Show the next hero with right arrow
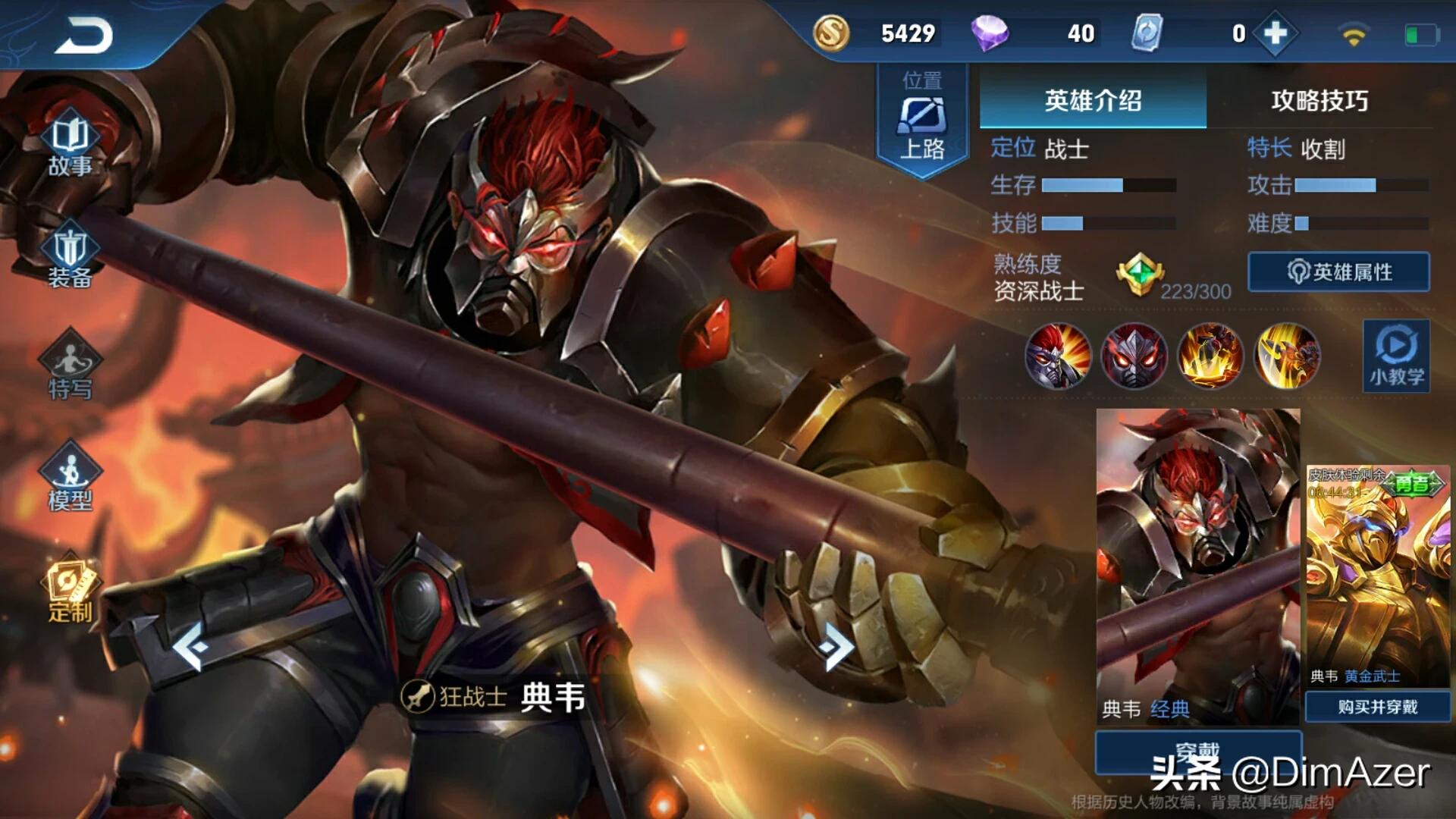 pos(837,646)
